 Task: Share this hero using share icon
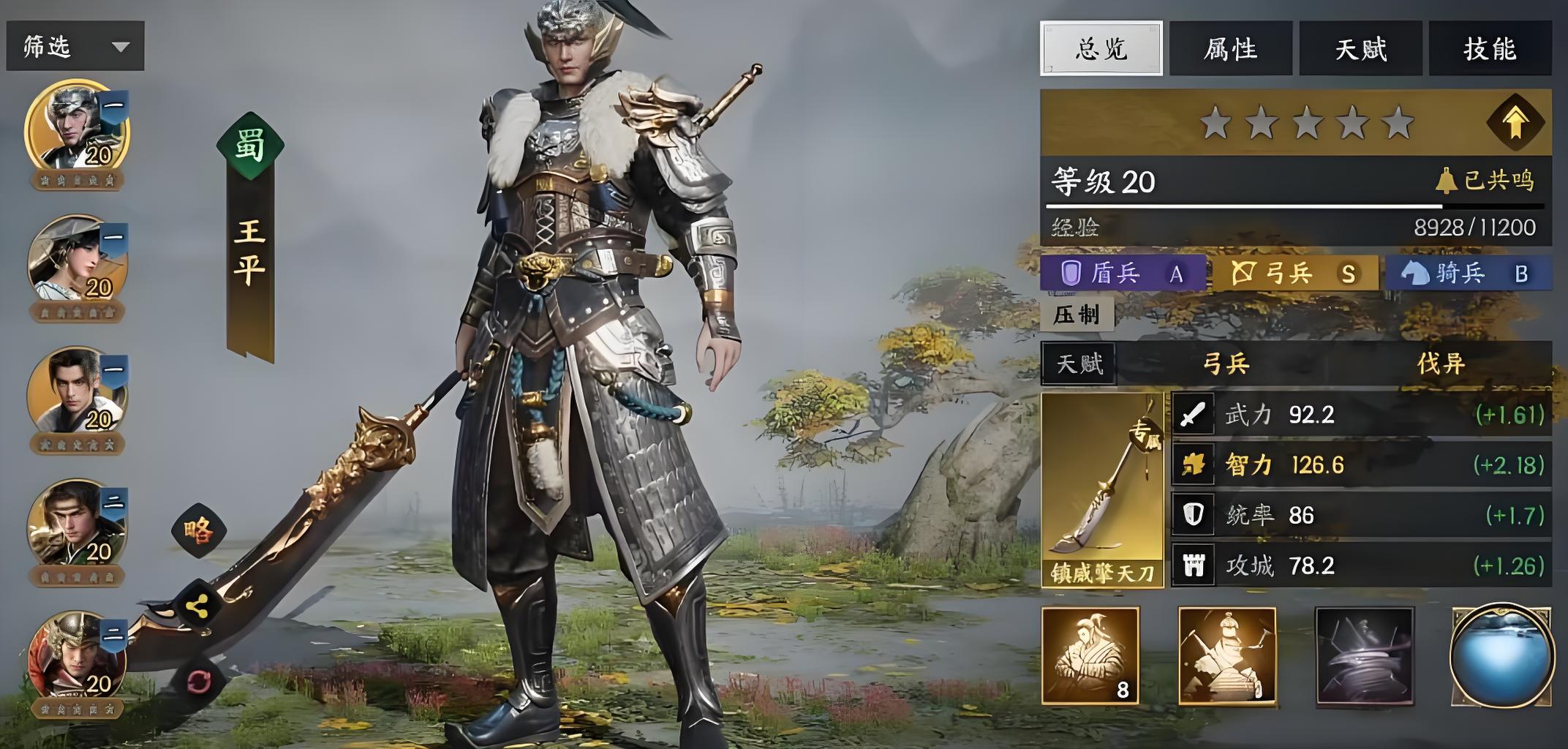point(197,605)
